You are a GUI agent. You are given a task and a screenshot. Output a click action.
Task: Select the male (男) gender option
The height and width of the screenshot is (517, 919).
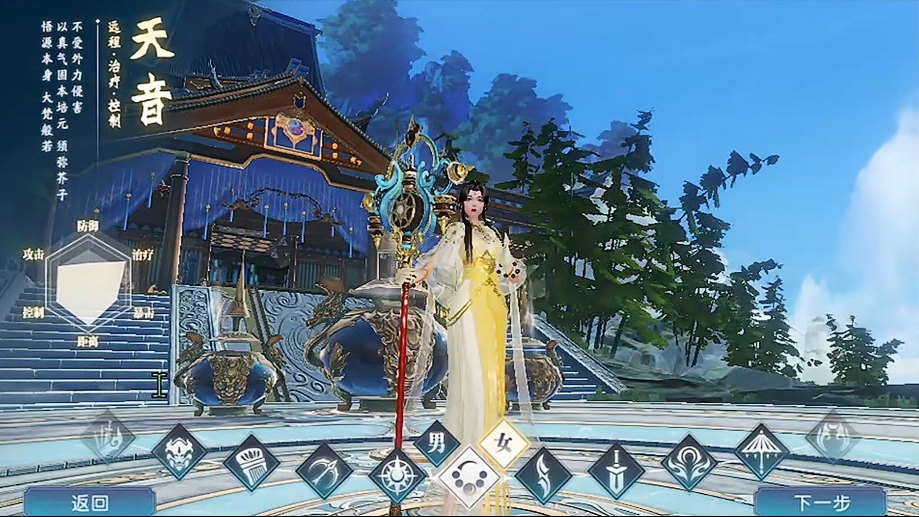[437, 441]
